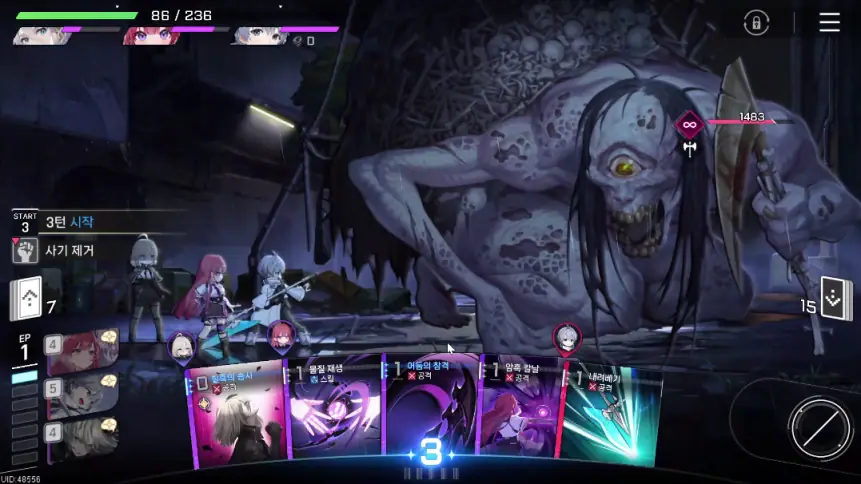861x484 pixels.
Task: Select the red-haired character ego skill portrait
Action: pyautogui.click(x=82, y=352)
